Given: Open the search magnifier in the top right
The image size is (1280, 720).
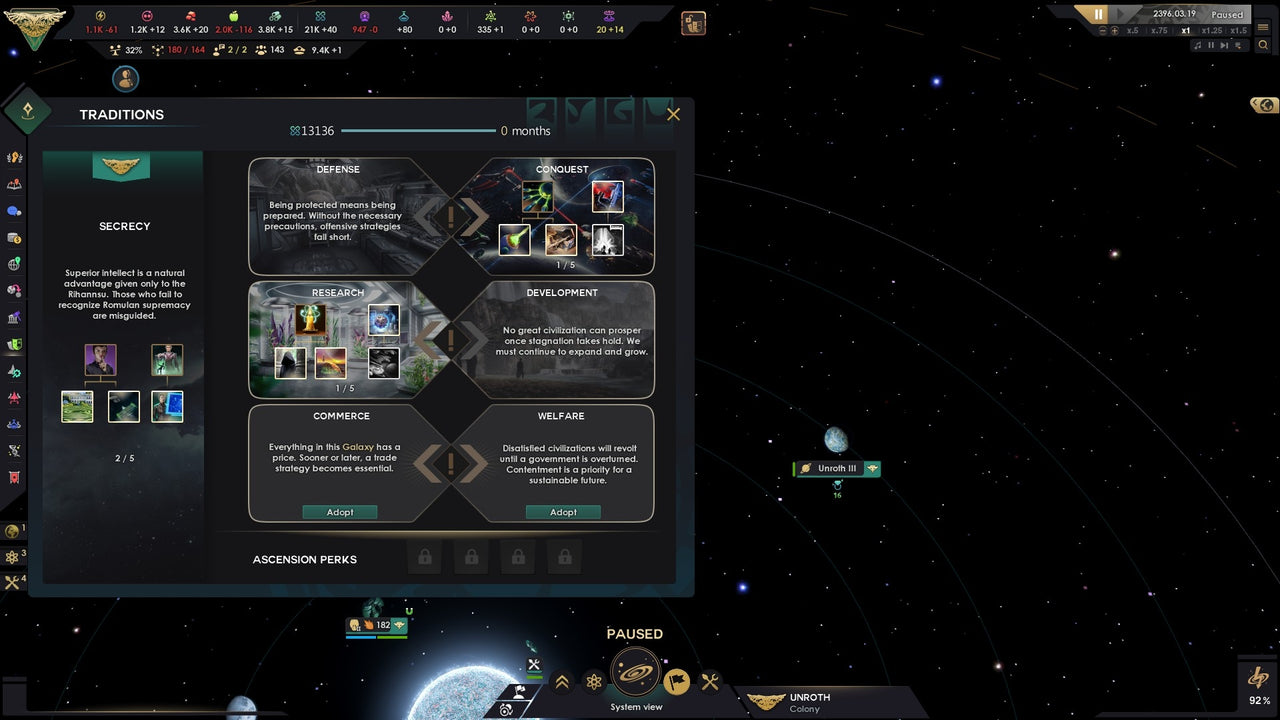Looking at the screenshot, I should click(x=1264, y=44).
